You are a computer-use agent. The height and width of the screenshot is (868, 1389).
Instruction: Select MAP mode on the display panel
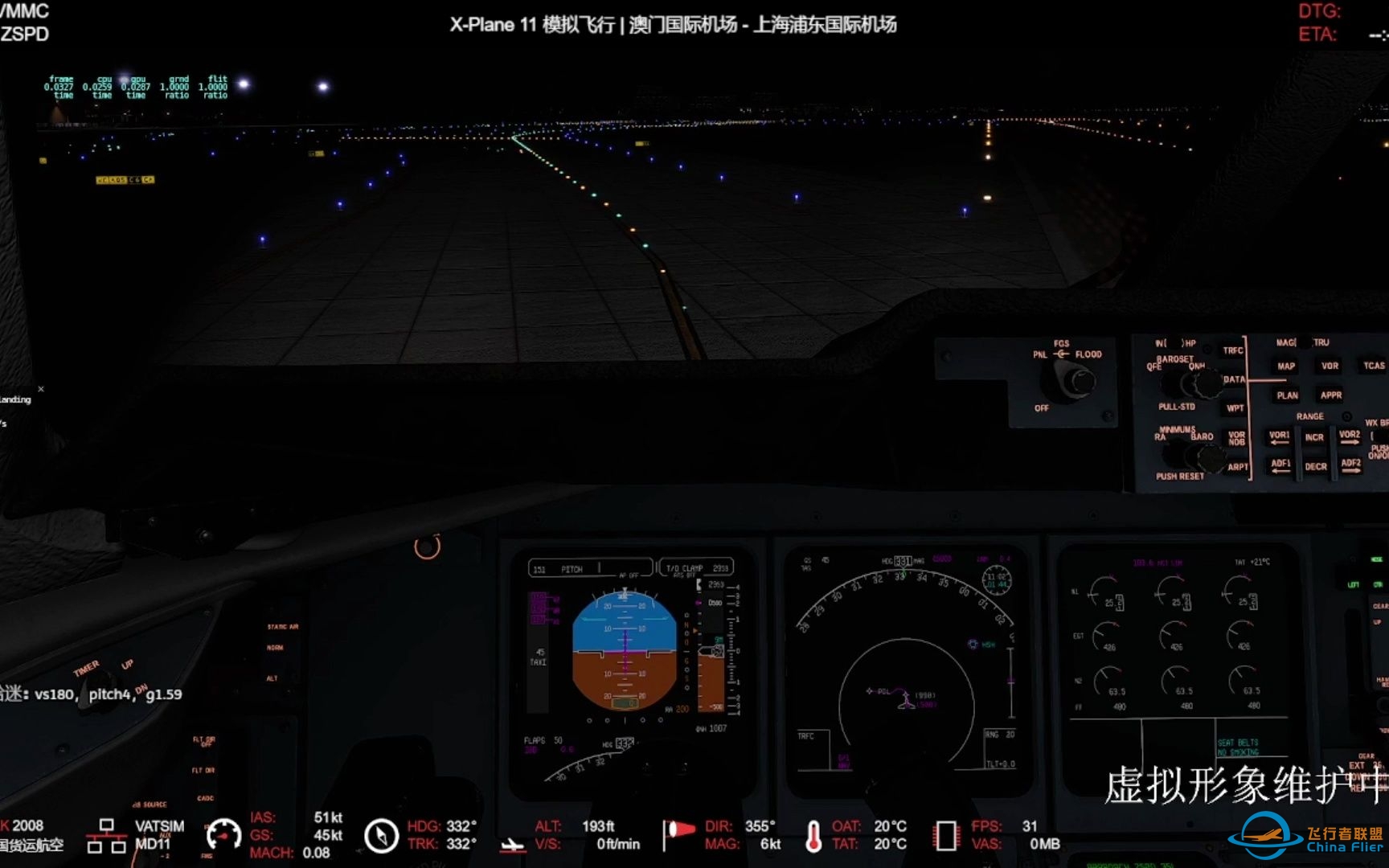point(1286,366)
